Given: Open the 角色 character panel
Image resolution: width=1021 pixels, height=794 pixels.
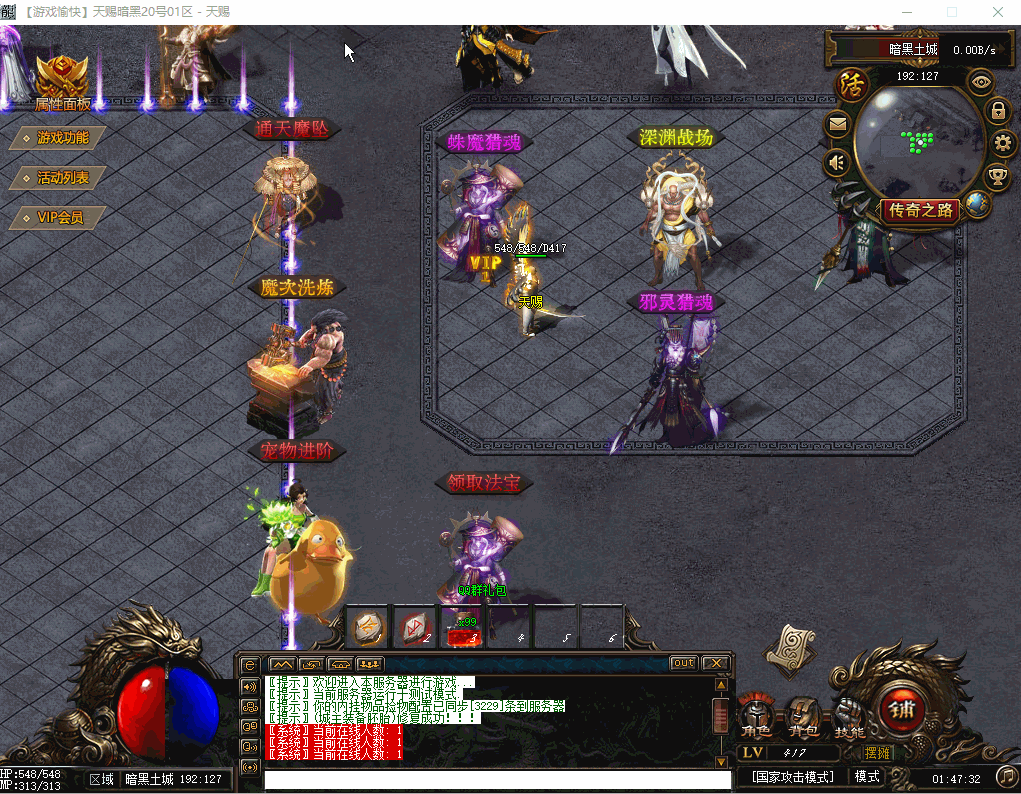Looking at the screenshot, I should (756, 718).
